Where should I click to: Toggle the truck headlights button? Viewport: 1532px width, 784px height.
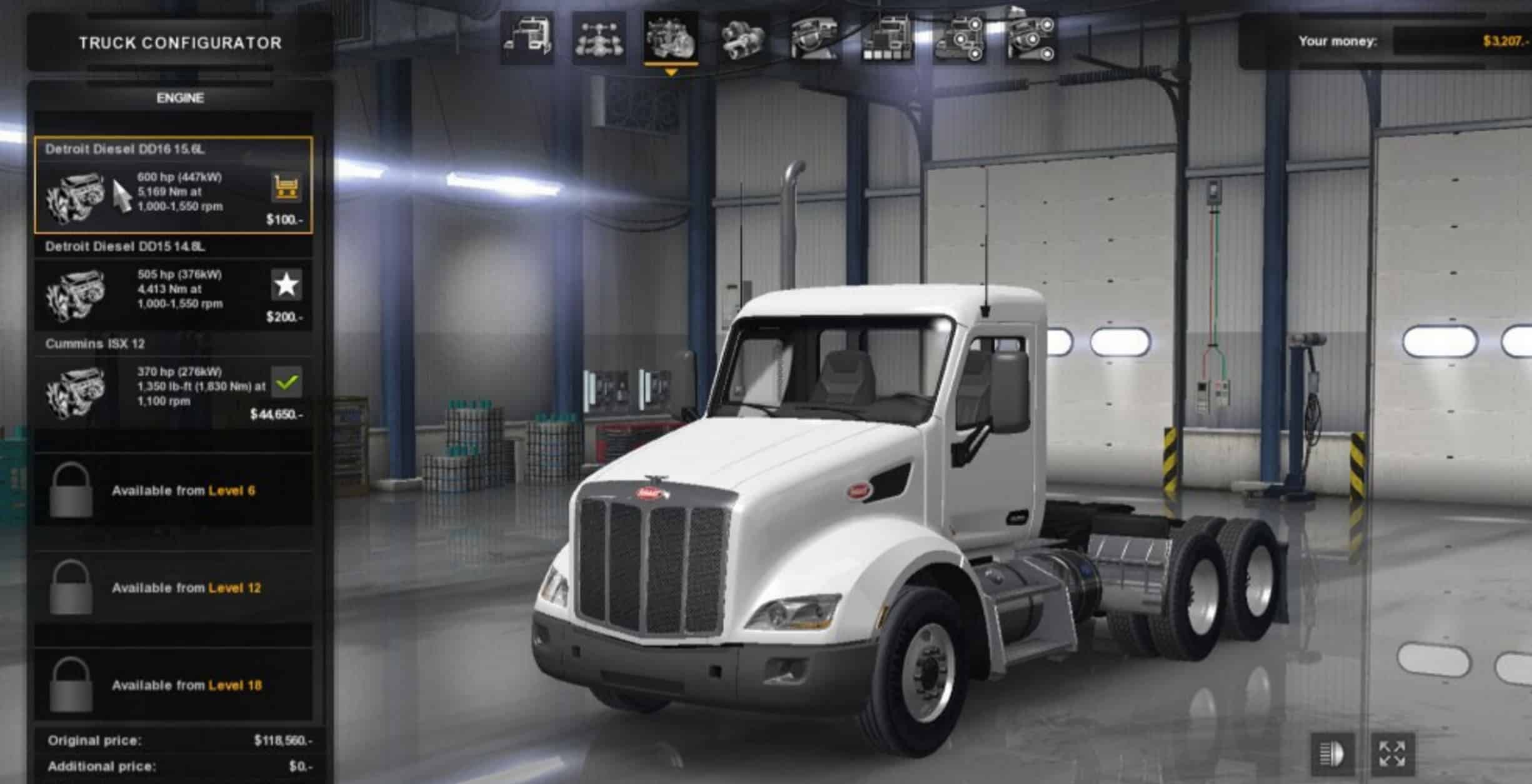click(x=1331, y=754)
